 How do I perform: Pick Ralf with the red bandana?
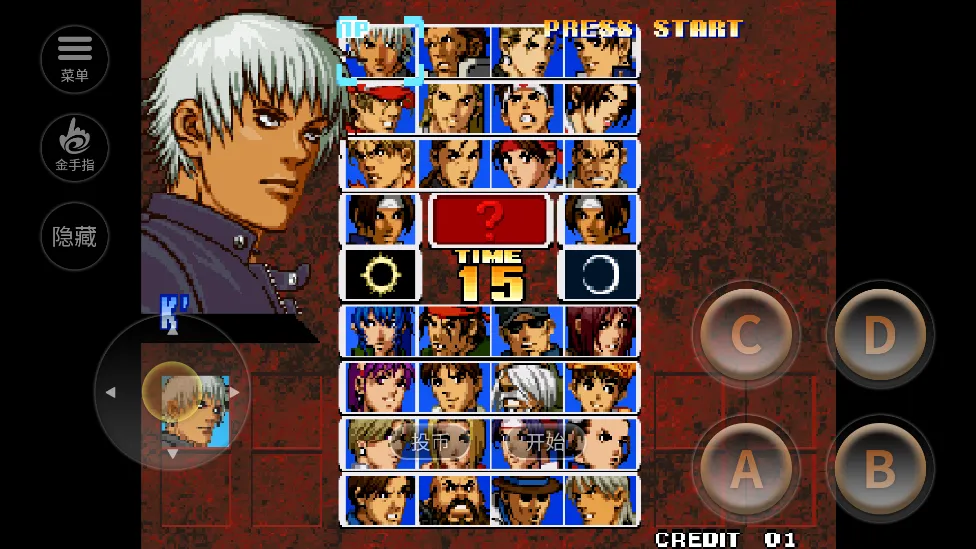[453, 331]
